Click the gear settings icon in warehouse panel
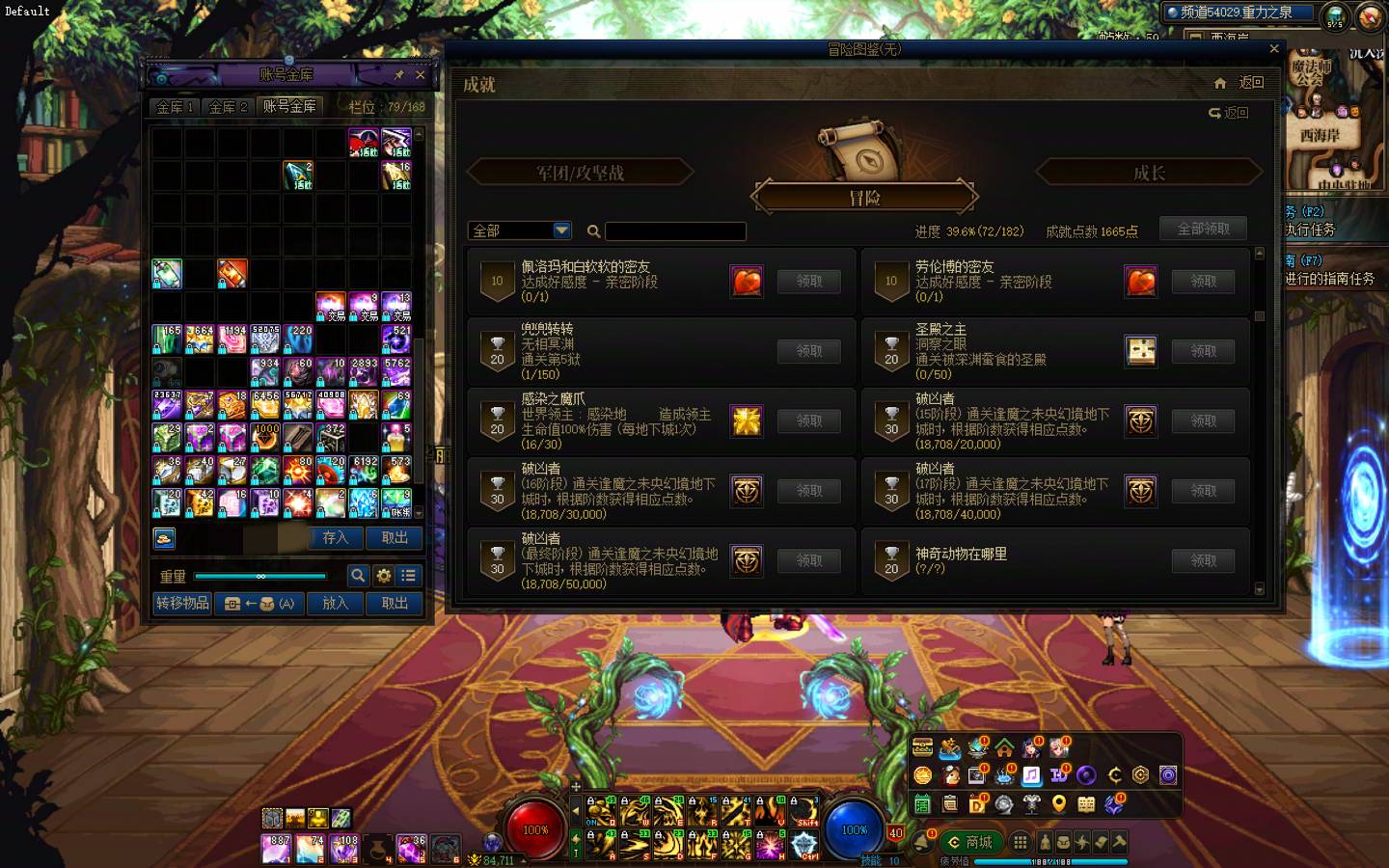Image resolution: width=1389 pixels, height=868 pixels. [383, 576]
